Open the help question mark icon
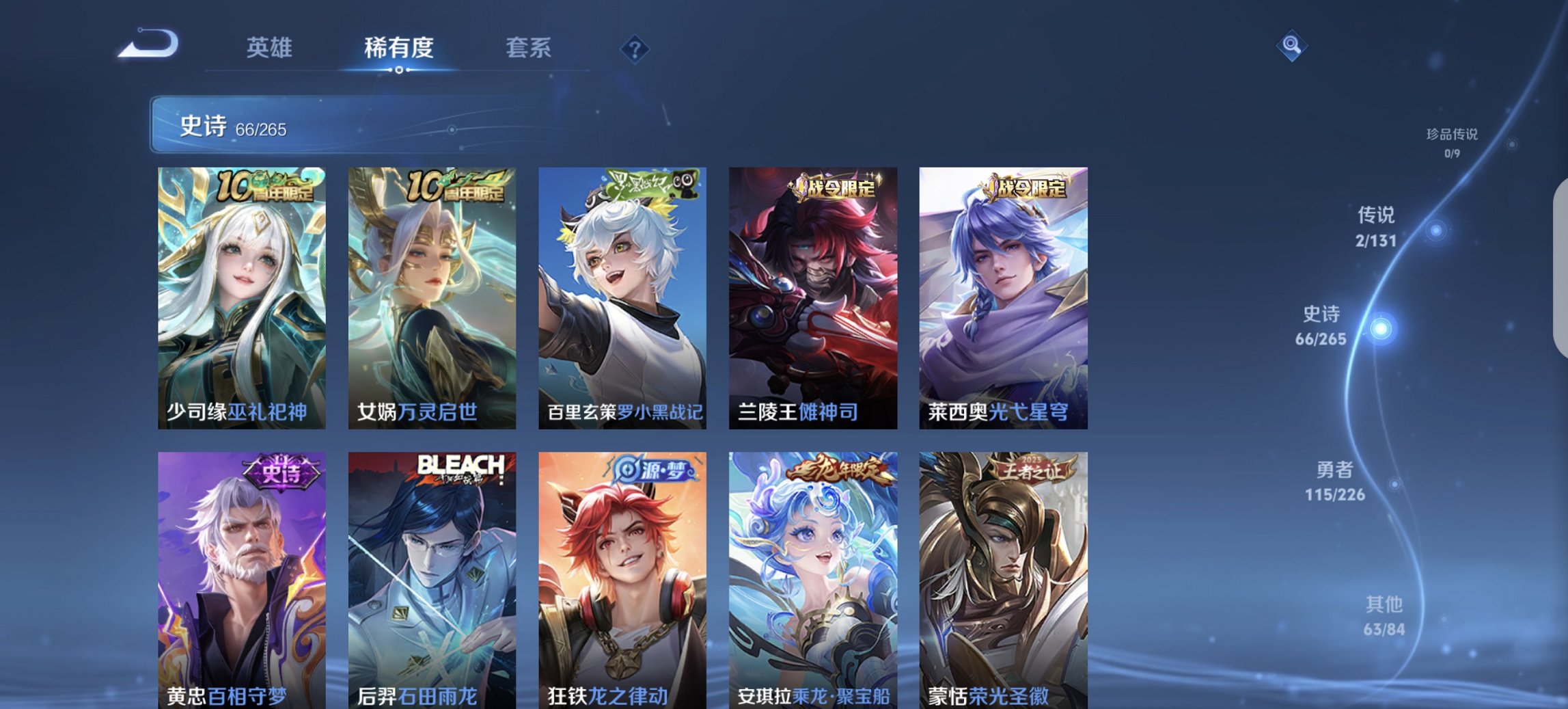This screenshot has width=1568, height=709. click(x=635, y=47)
